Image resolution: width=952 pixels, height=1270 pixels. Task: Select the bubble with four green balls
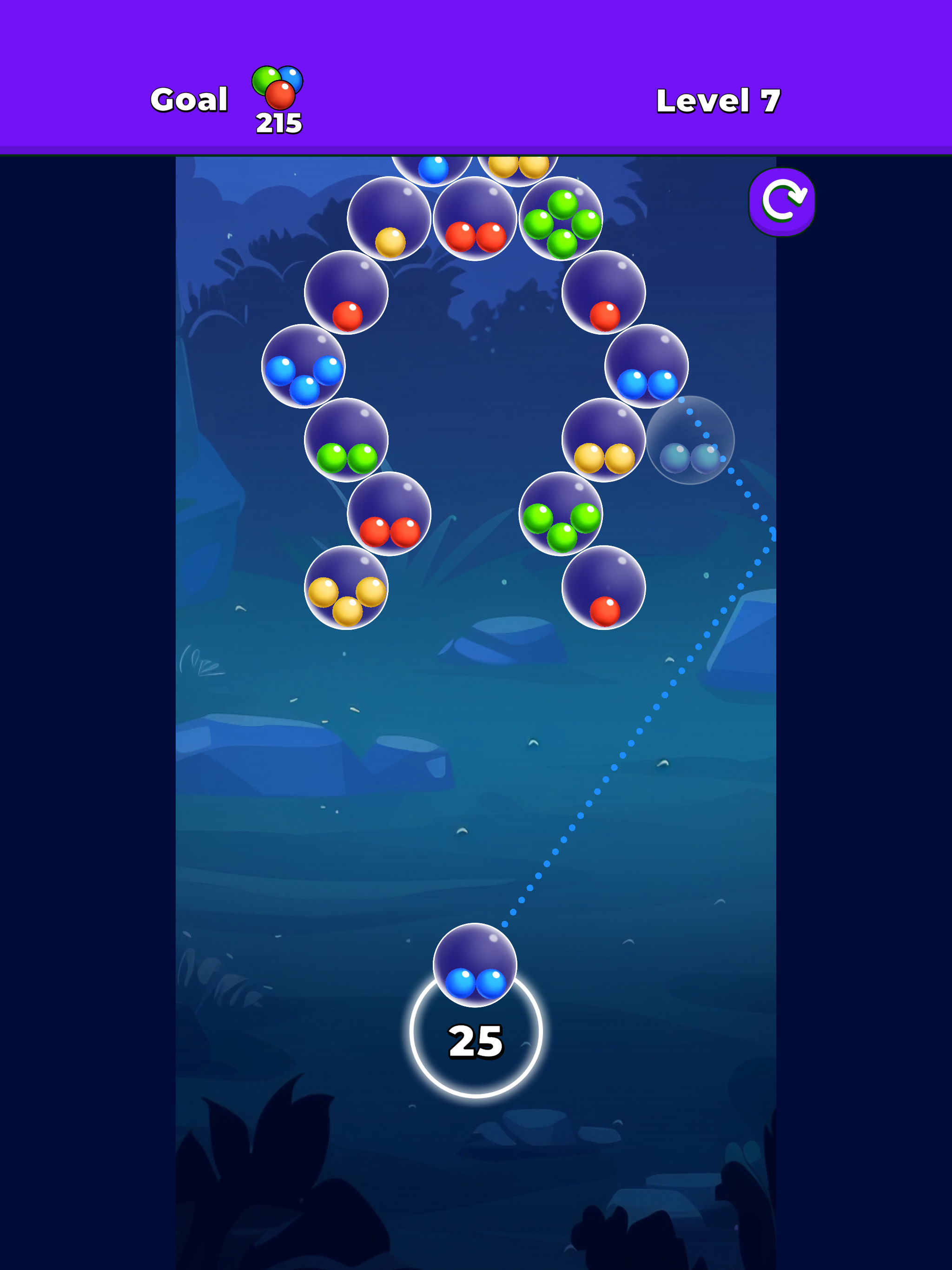pos(561,221)
